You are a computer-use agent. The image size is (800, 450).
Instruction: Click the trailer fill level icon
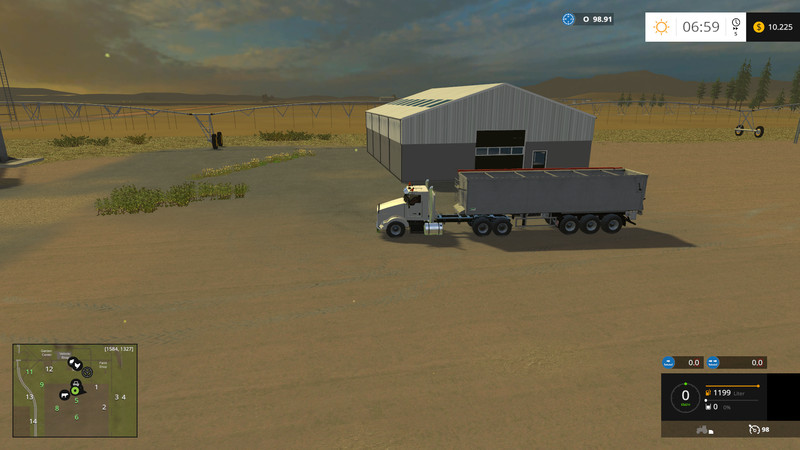click(x=708, y=407)
